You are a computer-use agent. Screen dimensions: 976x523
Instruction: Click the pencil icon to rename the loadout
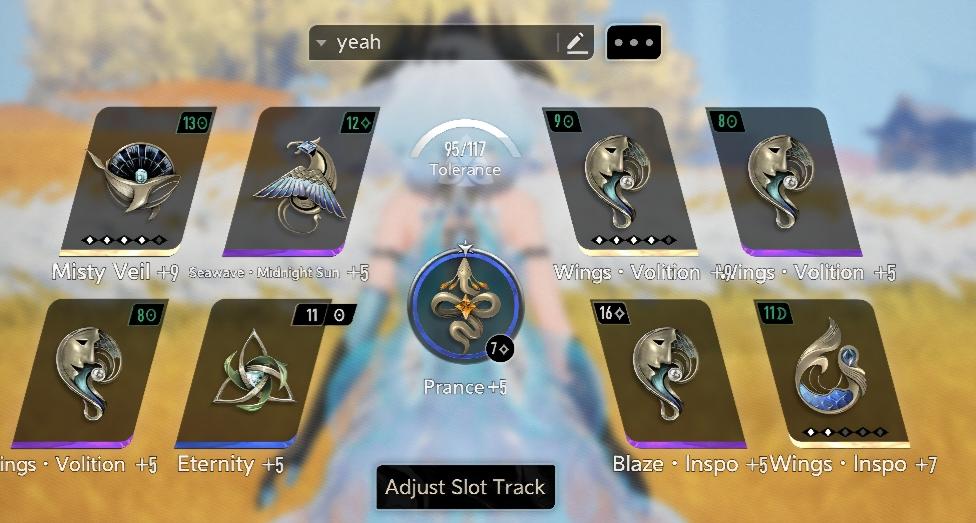point(576,43)
